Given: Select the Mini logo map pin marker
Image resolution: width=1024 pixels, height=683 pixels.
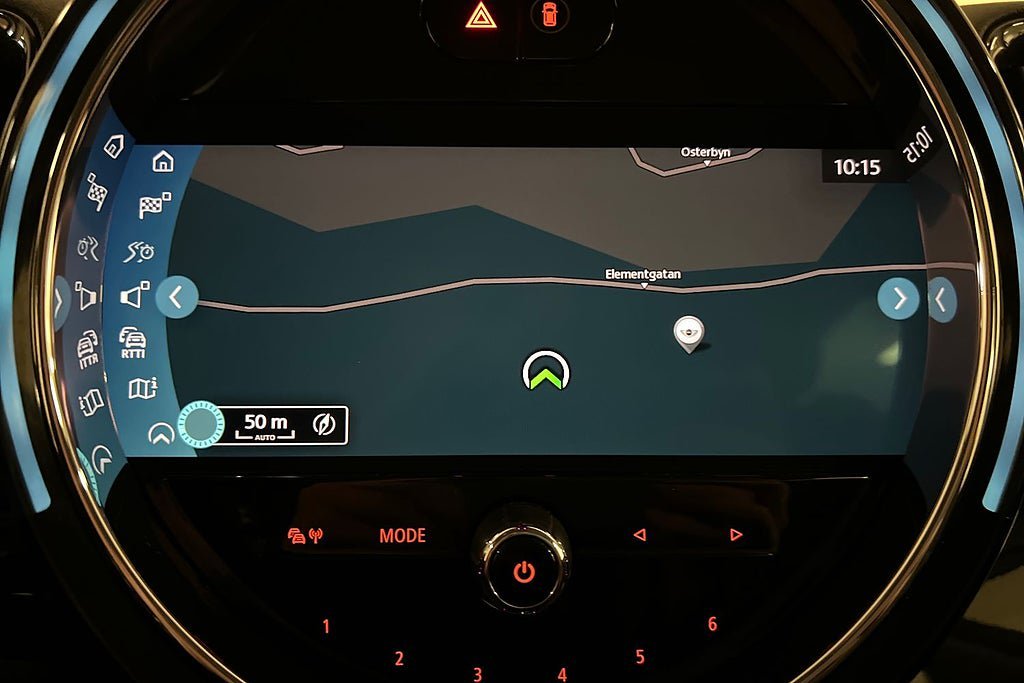Looking at the screenshot, I should [x=687, y=333].
